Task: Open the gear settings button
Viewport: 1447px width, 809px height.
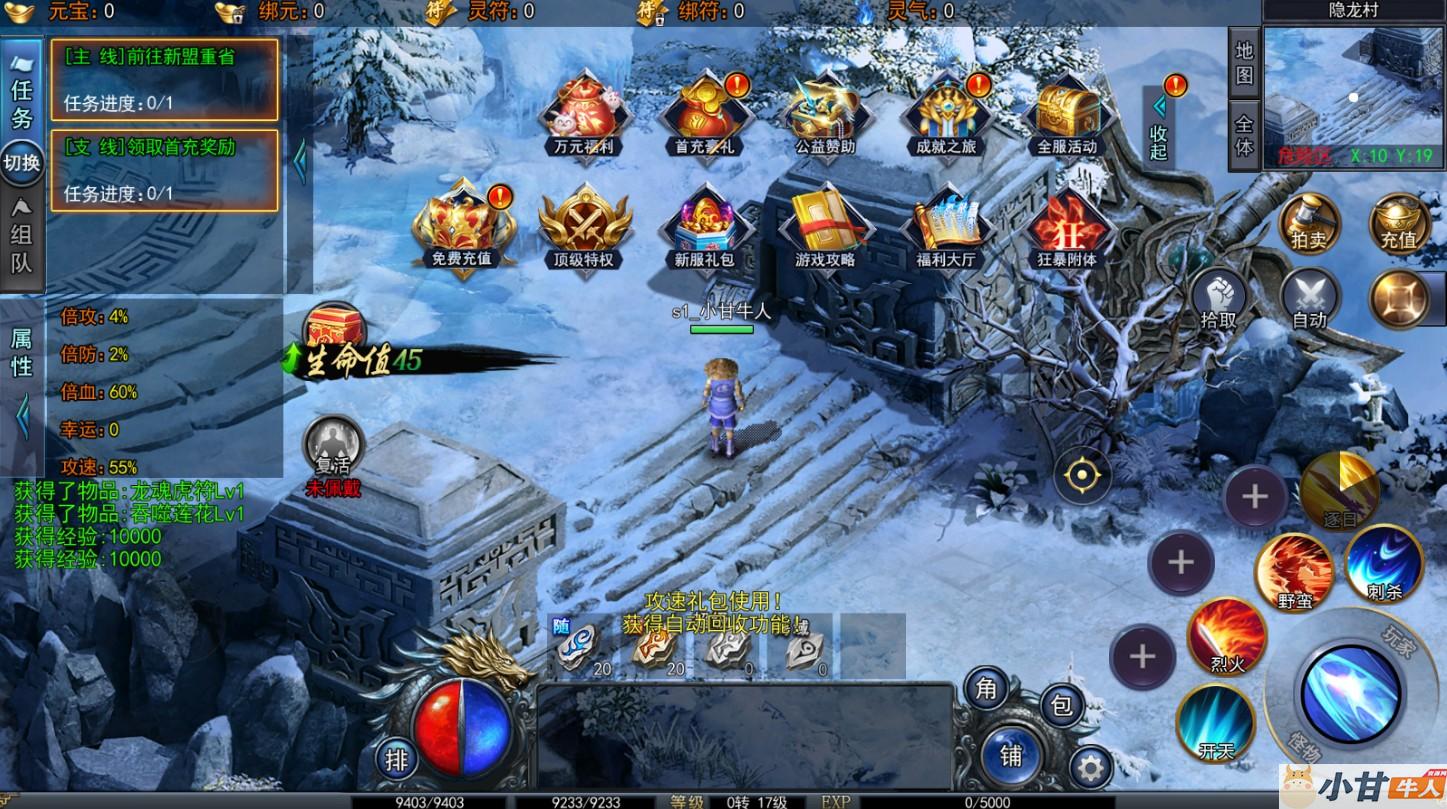Action: (1090, 768)
